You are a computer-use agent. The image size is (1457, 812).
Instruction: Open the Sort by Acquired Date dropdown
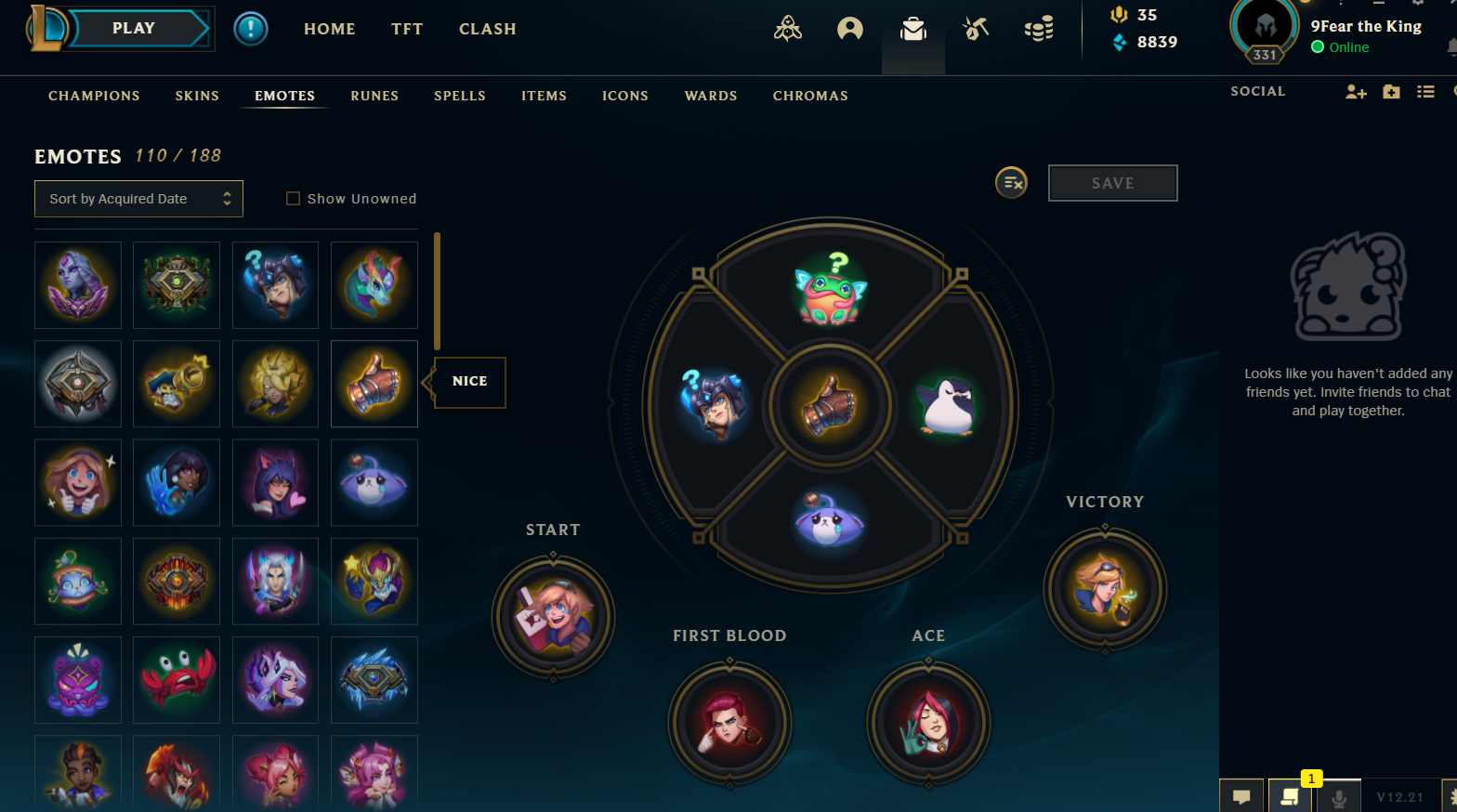click(138, 199)
